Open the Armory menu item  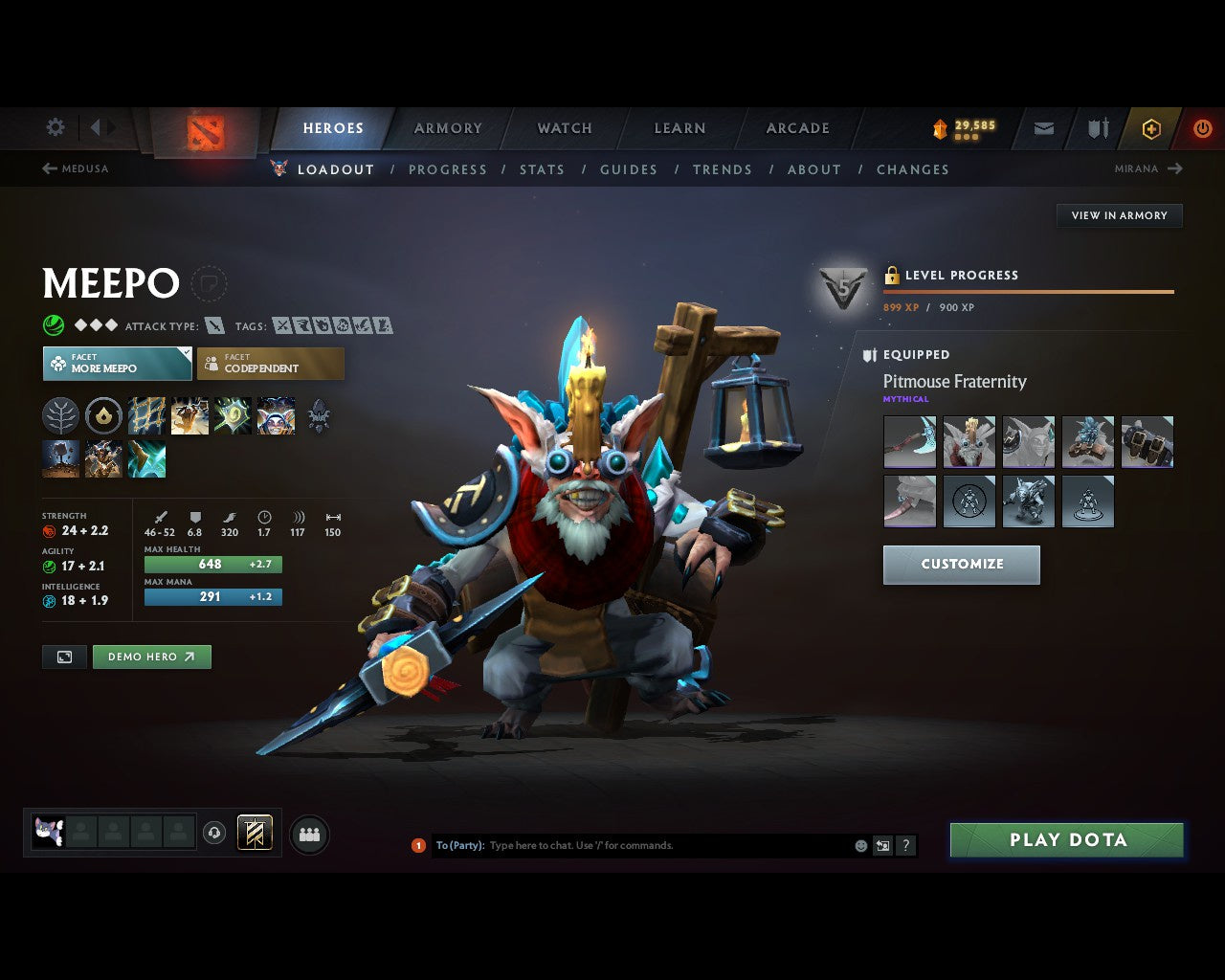[x=447, y=128]
